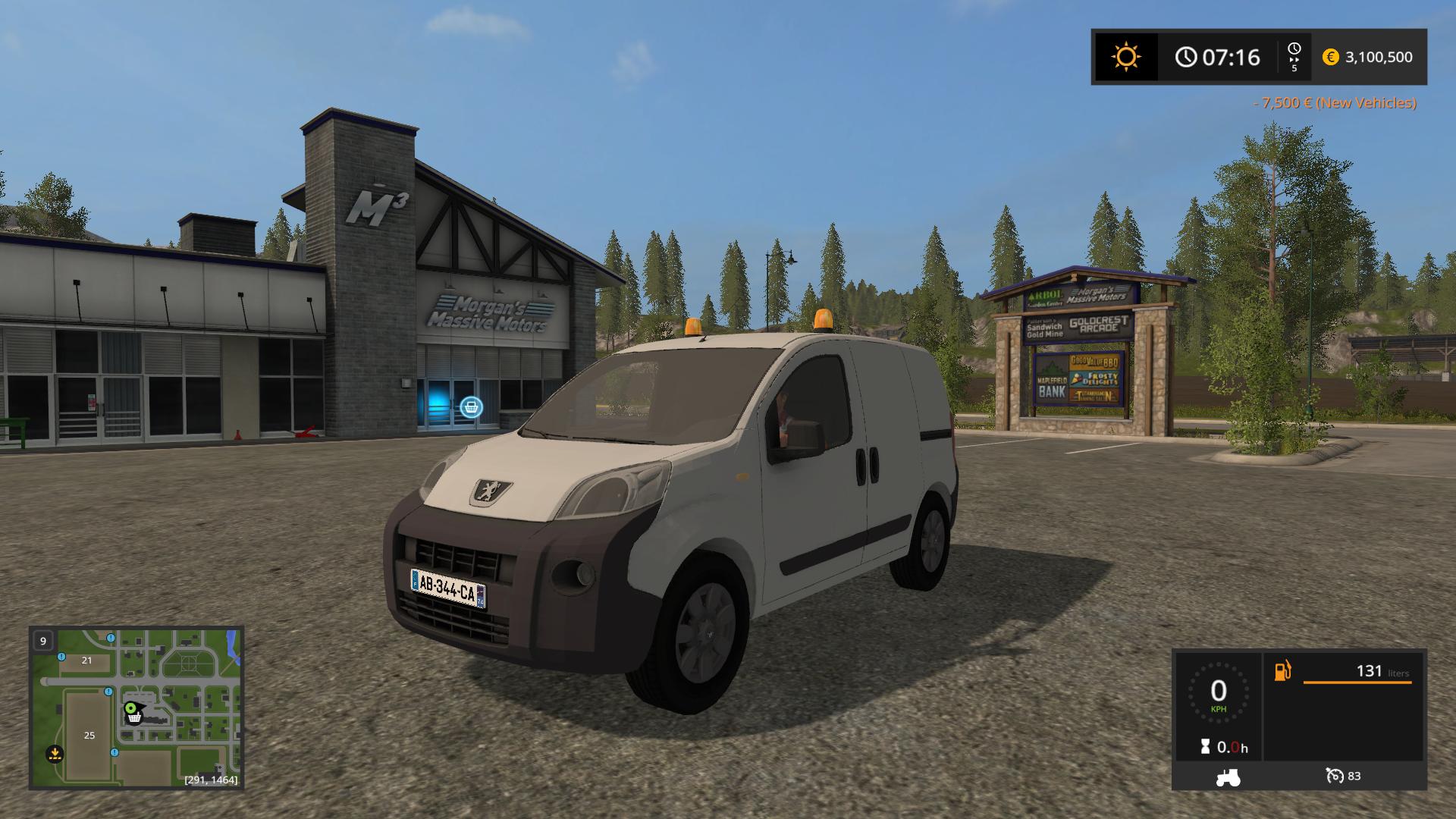Viewport: 1456px width, 819px height.
Task: Click the minimap key 9 badge
Action: point(43,641)
